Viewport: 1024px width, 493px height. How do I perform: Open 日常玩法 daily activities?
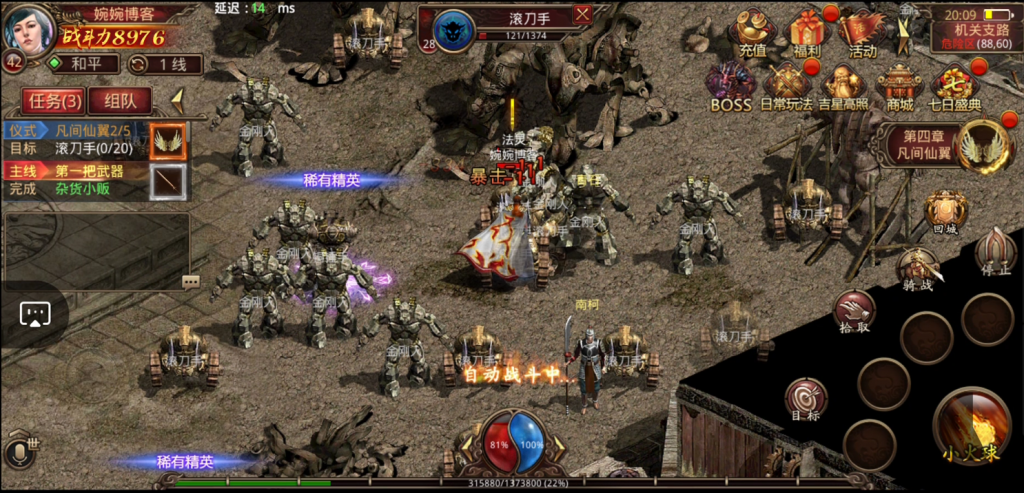point(786,86)
